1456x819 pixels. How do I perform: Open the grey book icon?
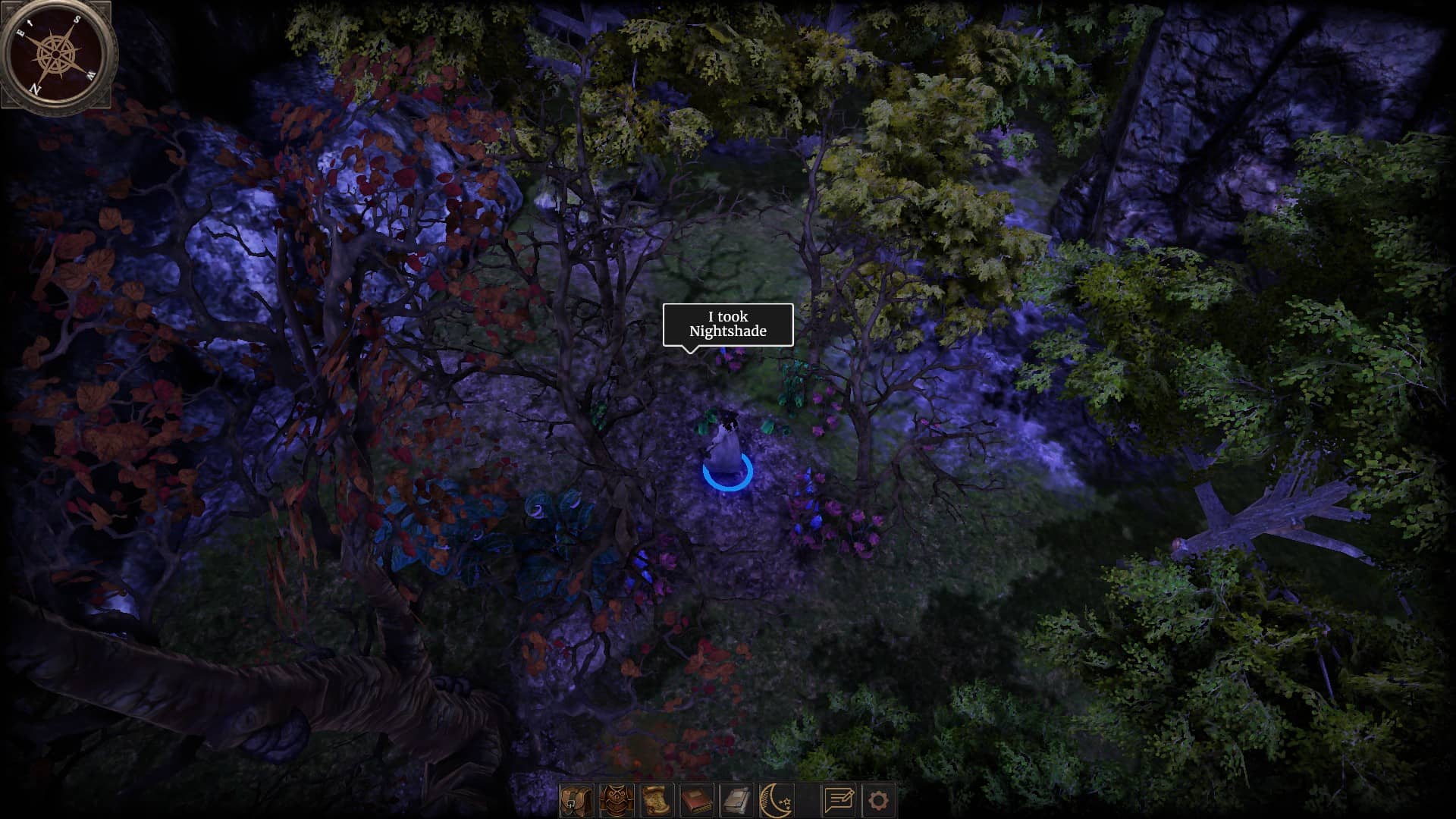coord(736,800)
